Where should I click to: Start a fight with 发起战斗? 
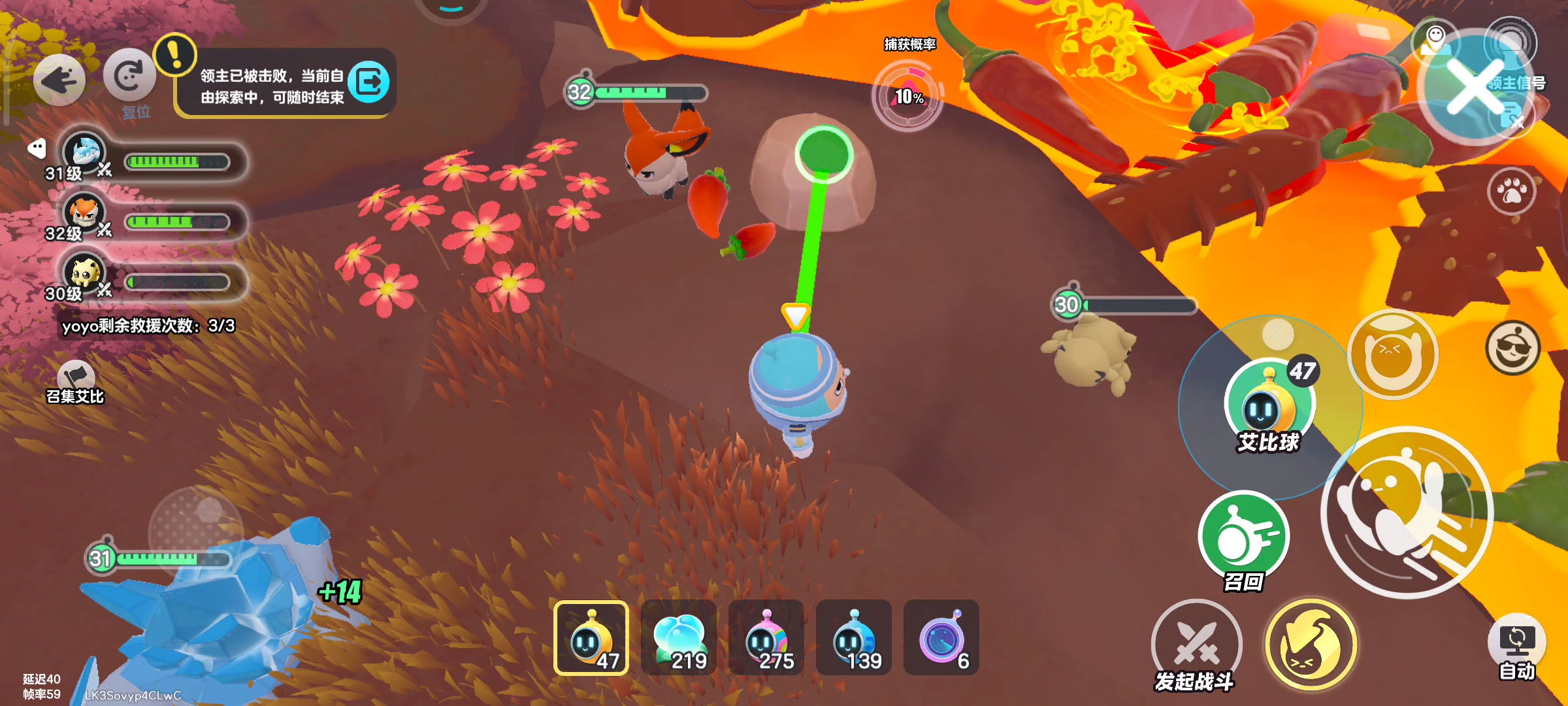[x=1196, y=643]
